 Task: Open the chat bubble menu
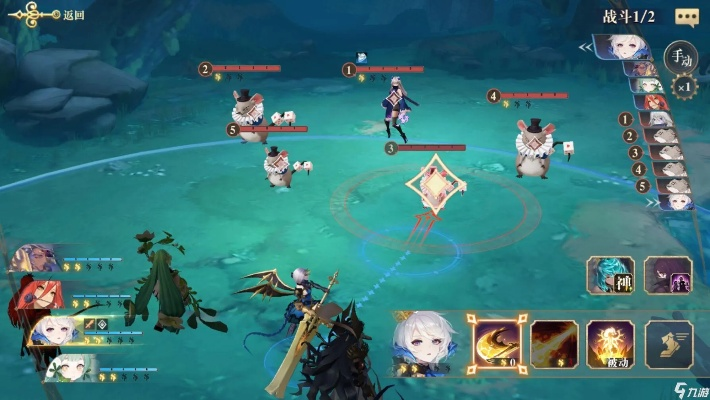click(686, 17)
